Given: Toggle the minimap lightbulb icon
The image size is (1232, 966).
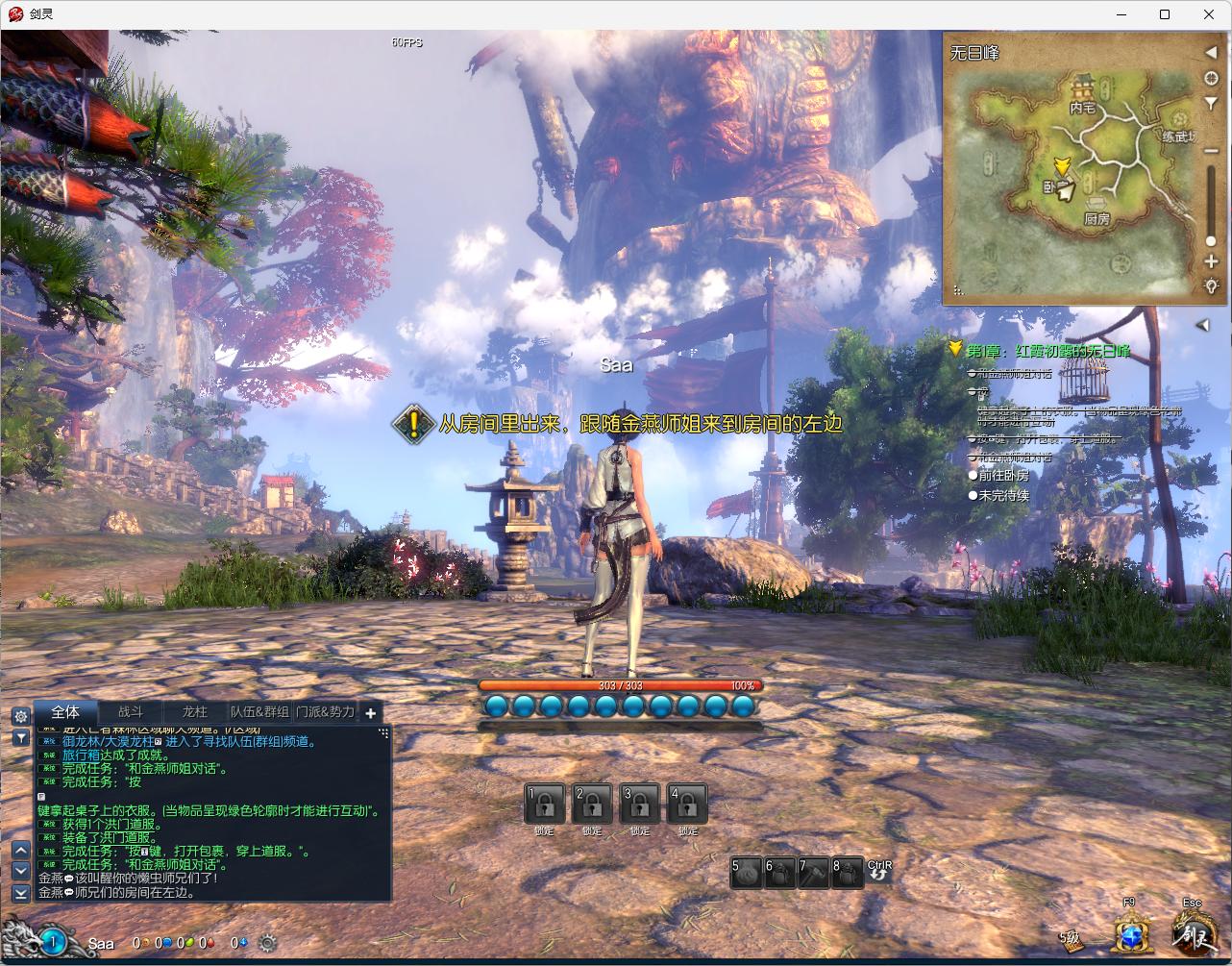Looking at the screenshot, I should tap(1211, 285).
